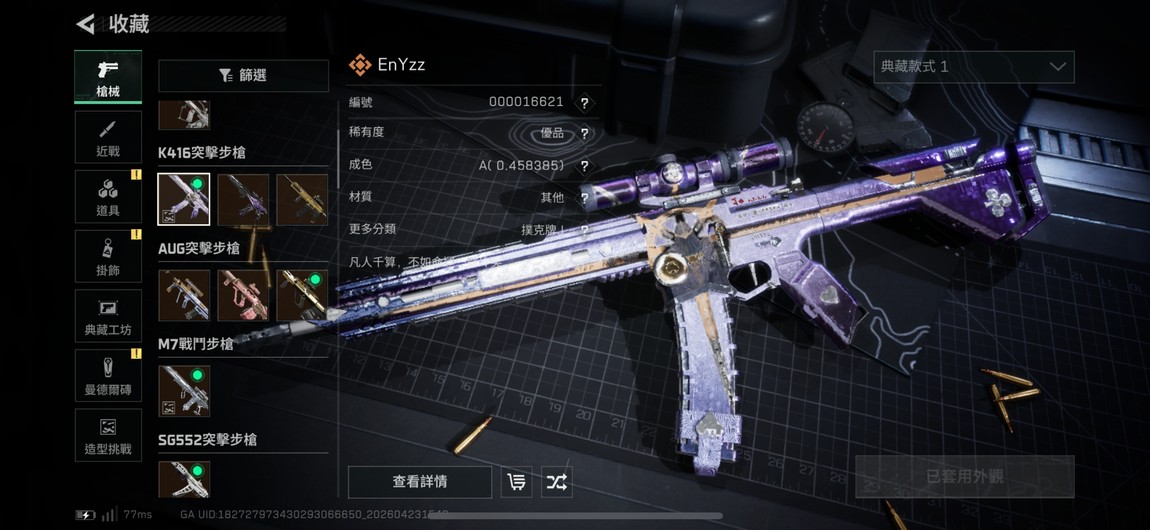Select the M7戰鬥步槍 skin thumbnail
1150x530 pixels.
pyautogui.click(x=184, y=391)
